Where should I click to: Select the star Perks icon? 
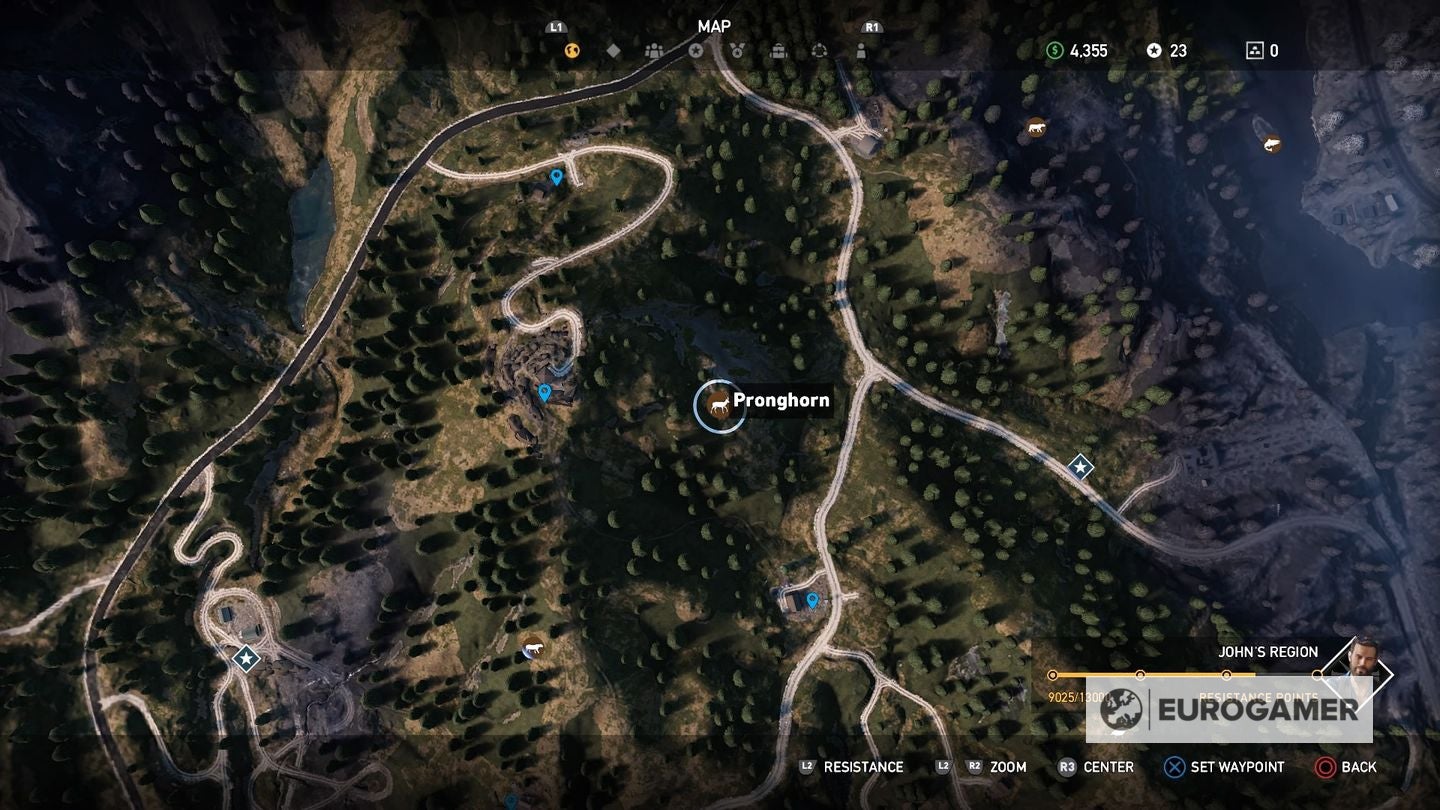pos(696,50)
